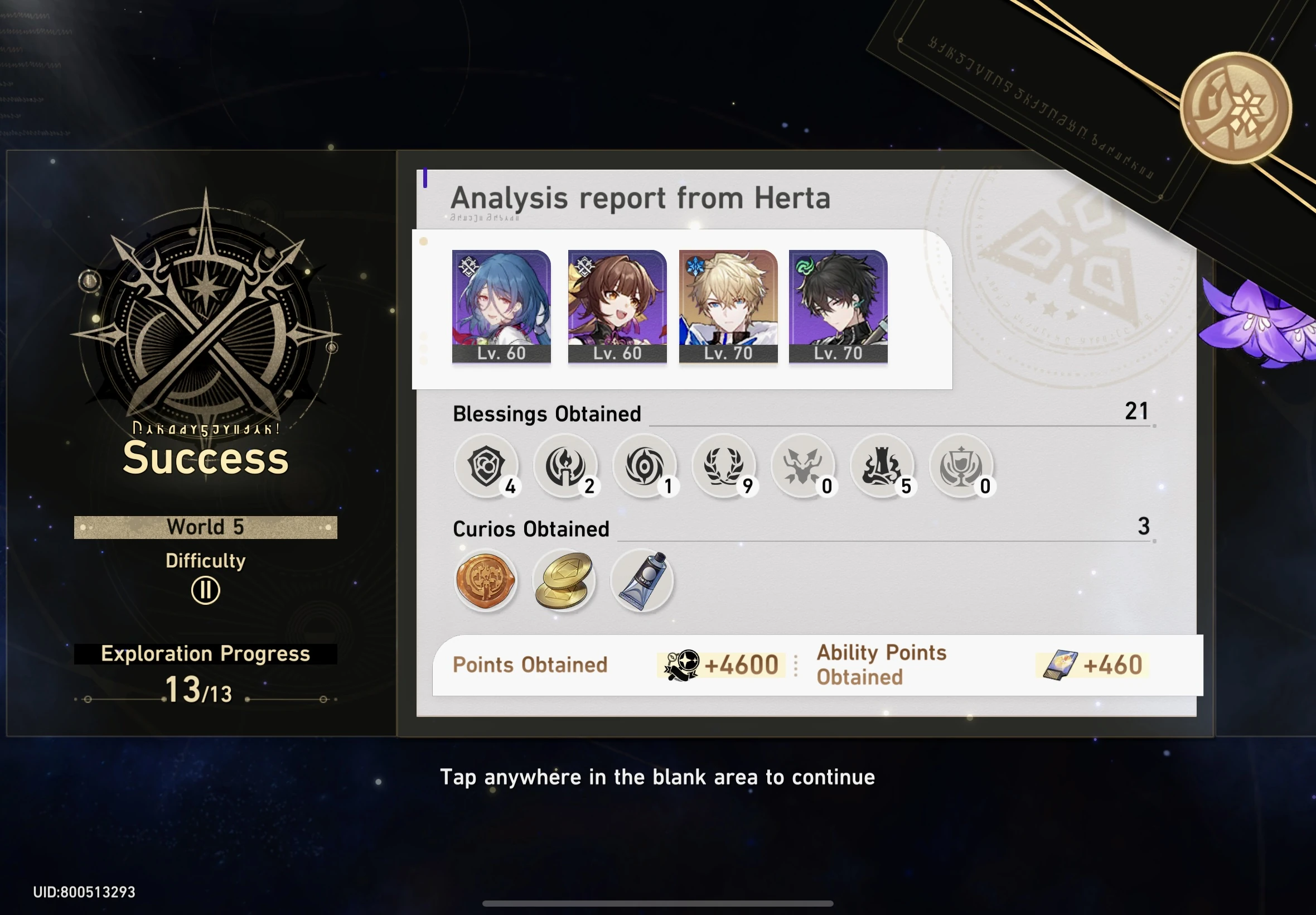Click the Lv. 60 brown-haired character portrait
Viewport: 1316px width, 915px height.
click(x=617, y=304)
